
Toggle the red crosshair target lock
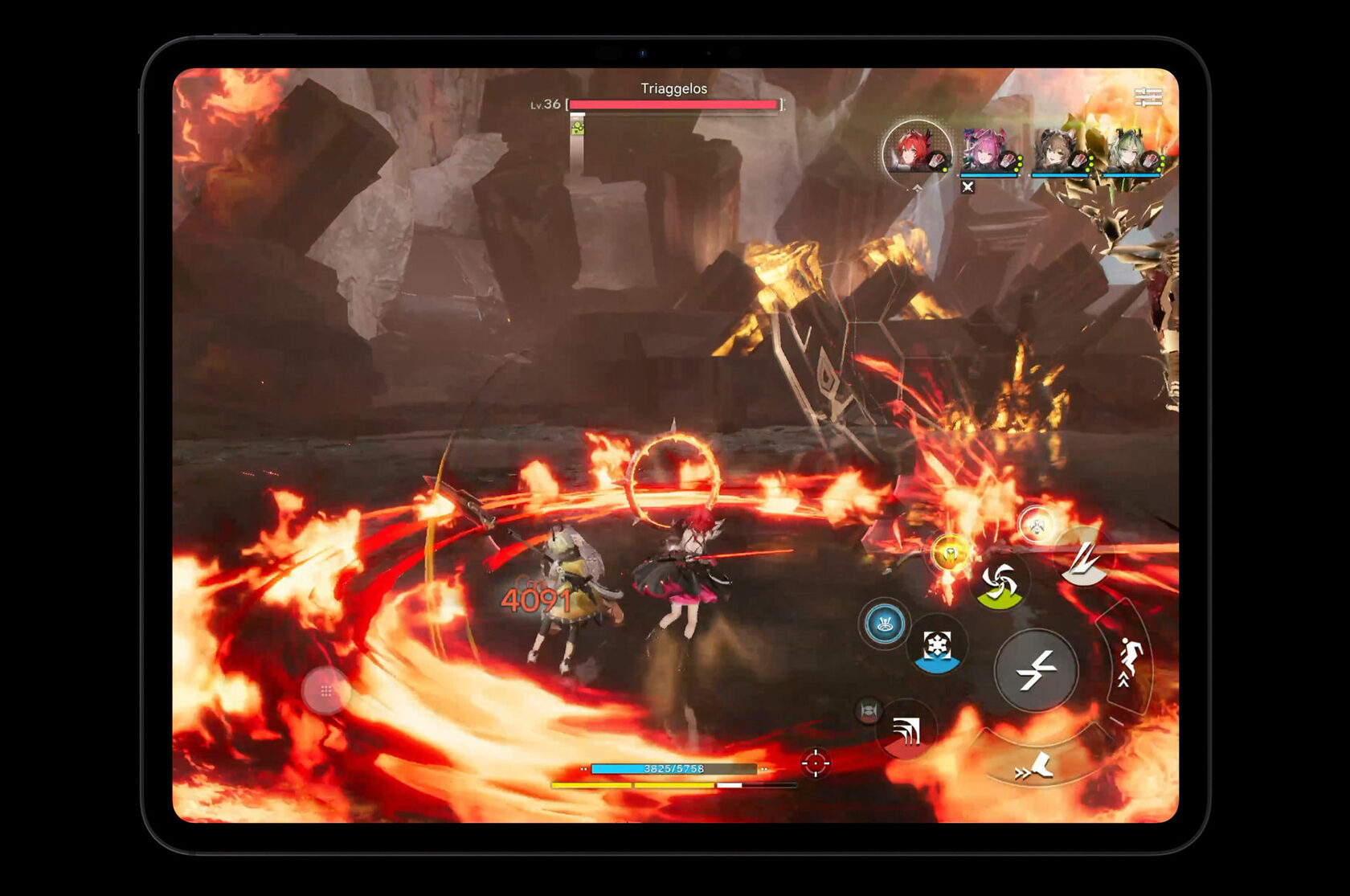[x=815, y=763]
